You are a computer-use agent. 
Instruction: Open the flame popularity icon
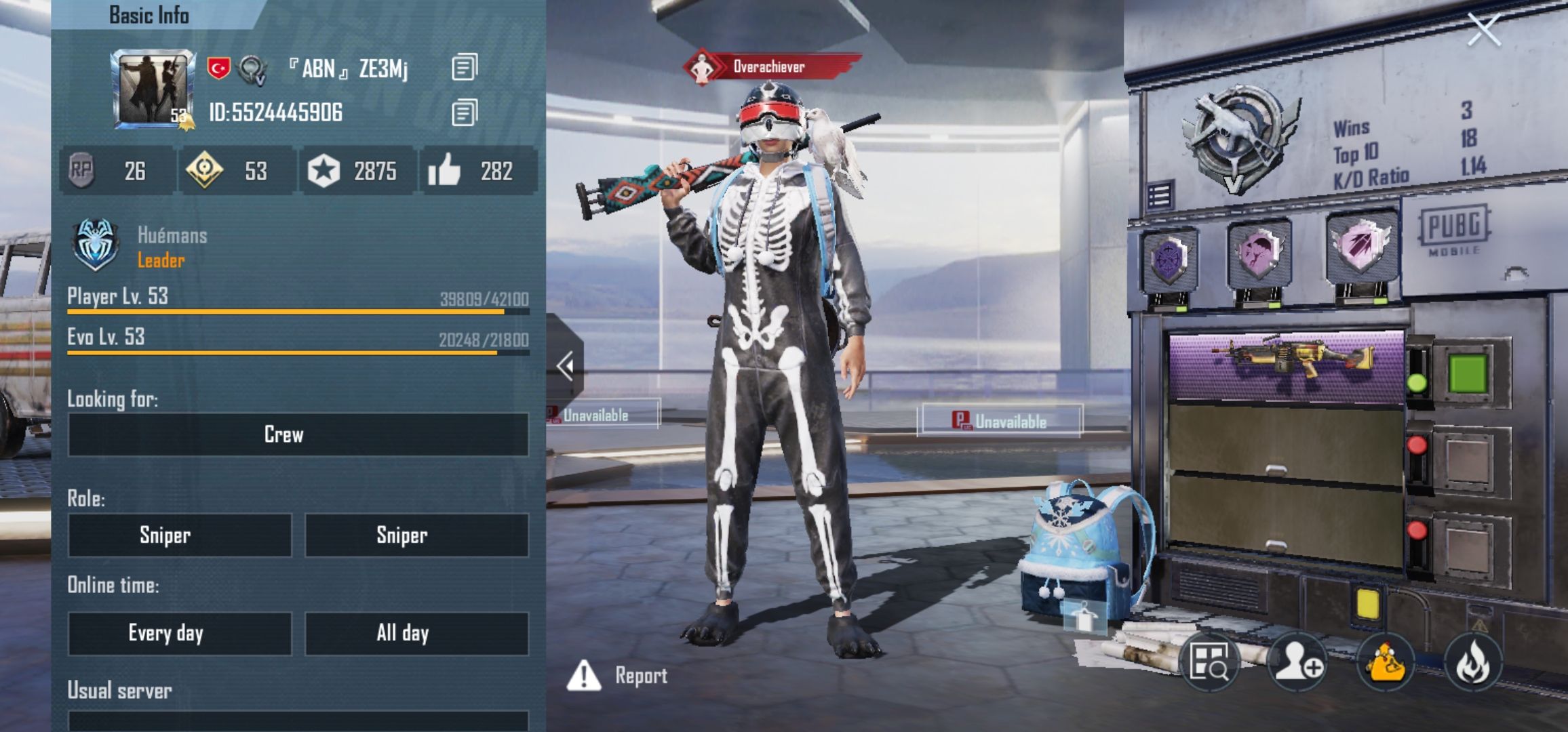[x=1472, y=662]
